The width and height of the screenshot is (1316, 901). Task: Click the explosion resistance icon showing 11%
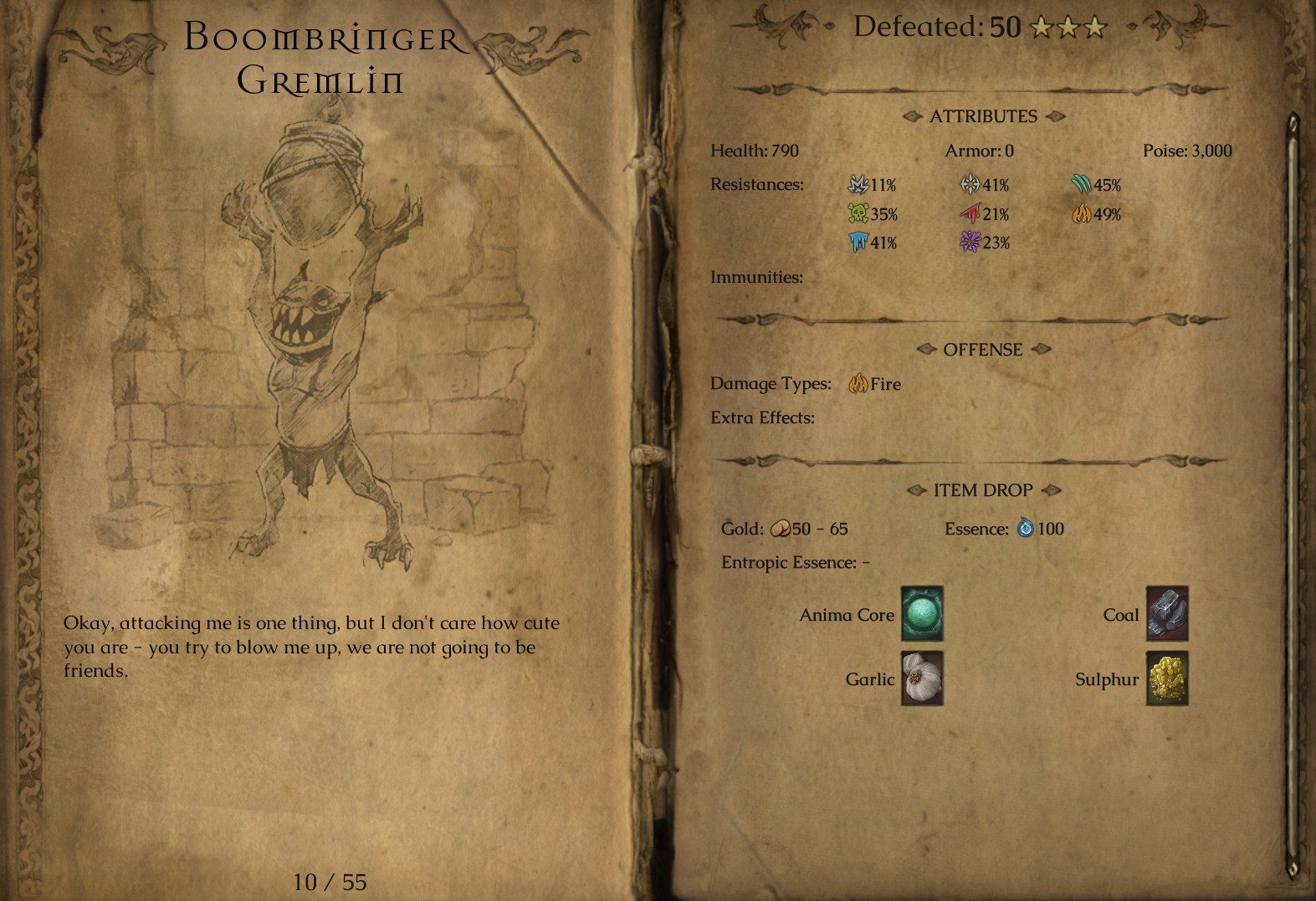[x=857, y=185]
